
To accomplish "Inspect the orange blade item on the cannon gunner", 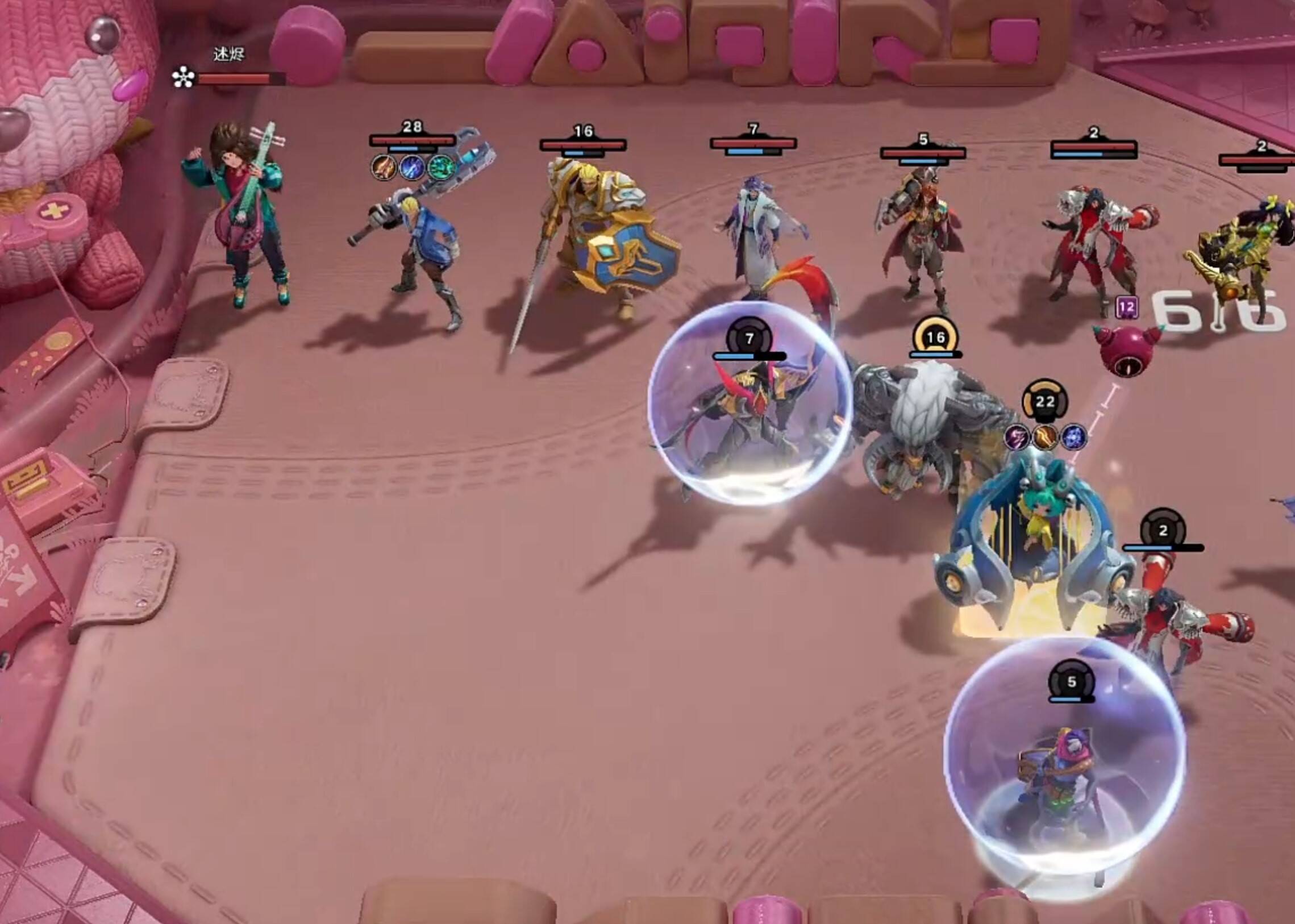I will pos(384,167).
